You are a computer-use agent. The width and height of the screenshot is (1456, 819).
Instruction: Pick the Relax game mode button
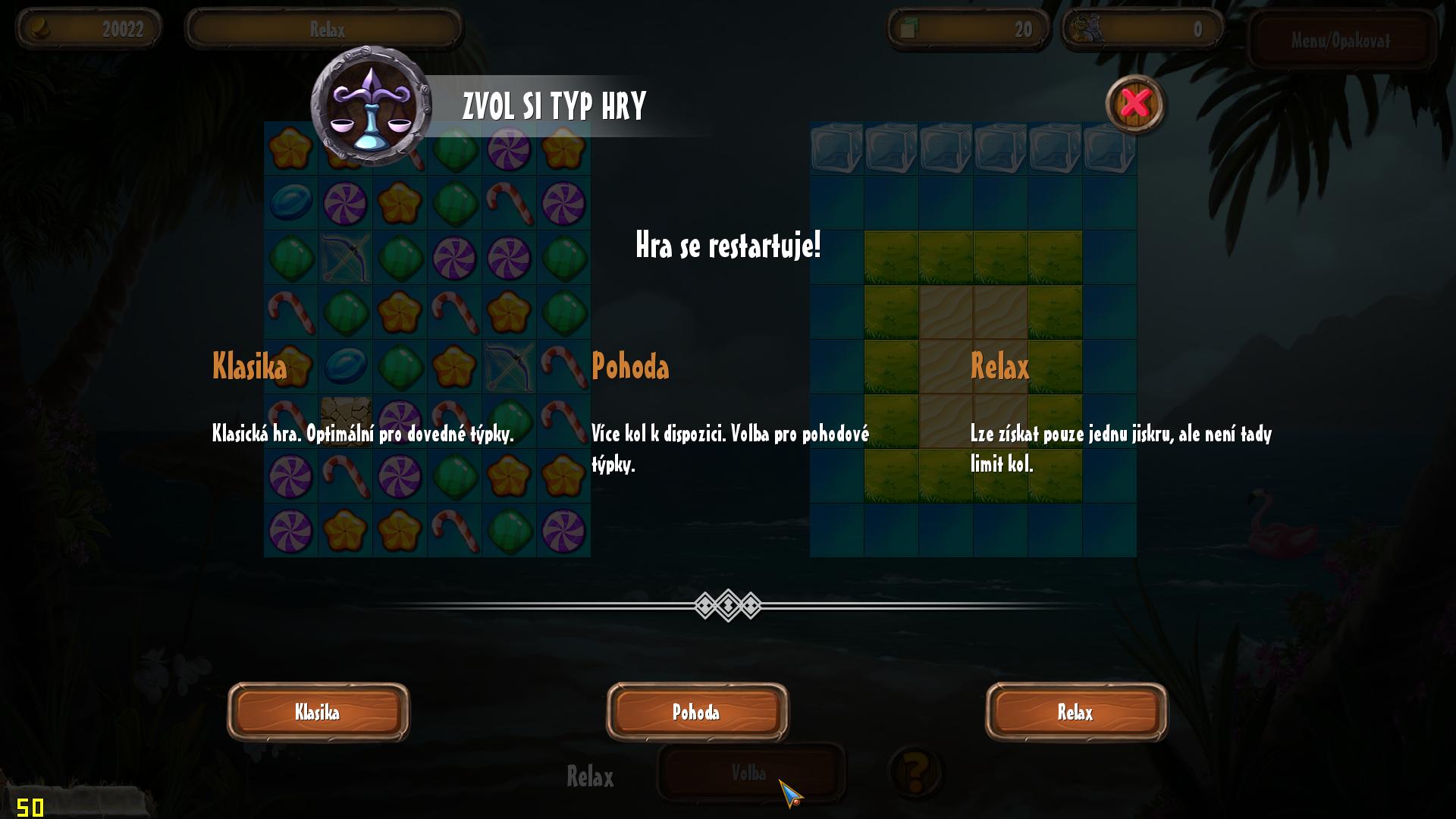(x=1076, y=712)
